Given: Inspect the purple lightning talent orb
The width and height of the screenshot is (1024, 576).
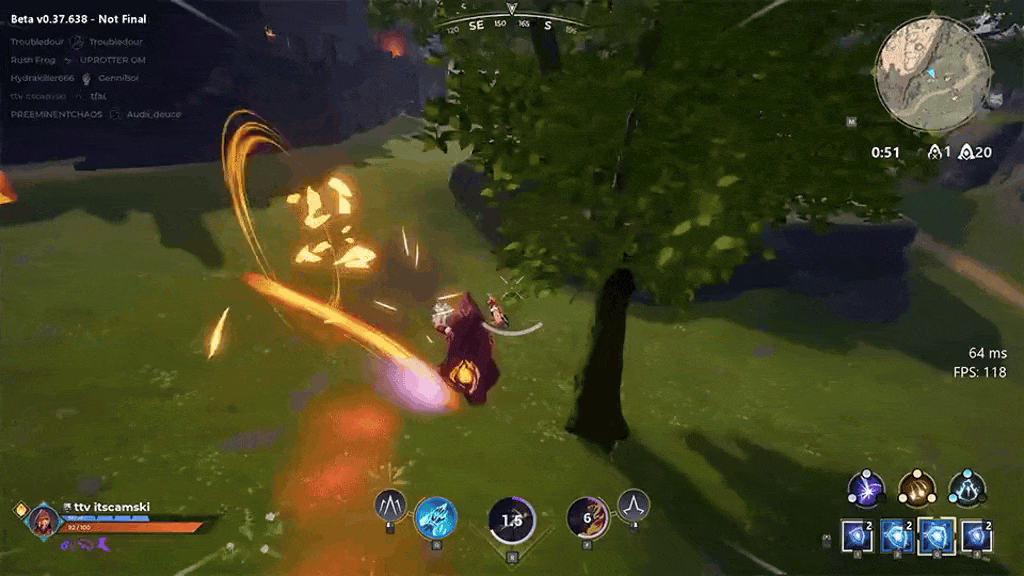Looking at the screenshot, I should tap(866, 488).
